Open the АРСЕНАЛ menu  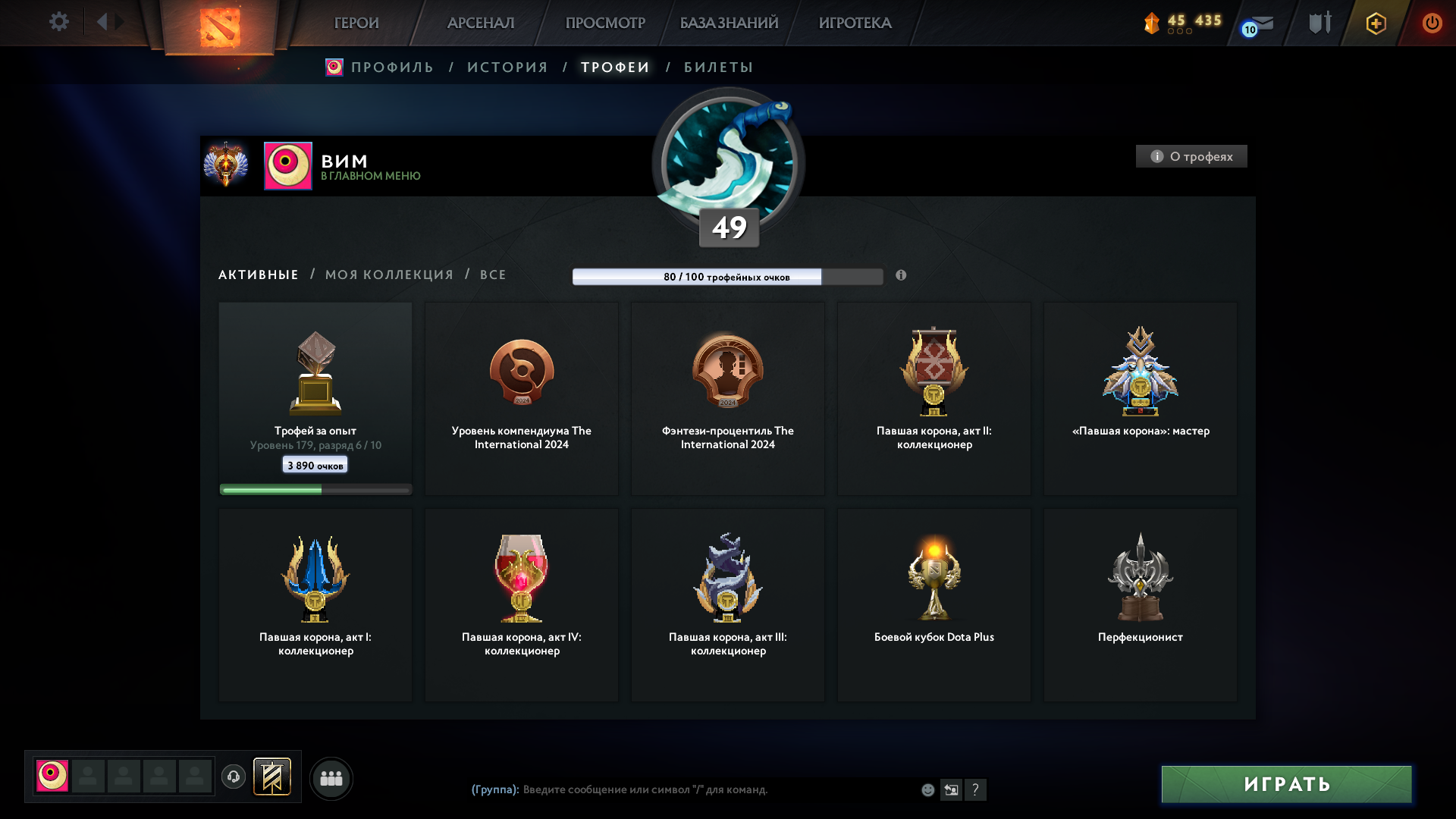481,23
